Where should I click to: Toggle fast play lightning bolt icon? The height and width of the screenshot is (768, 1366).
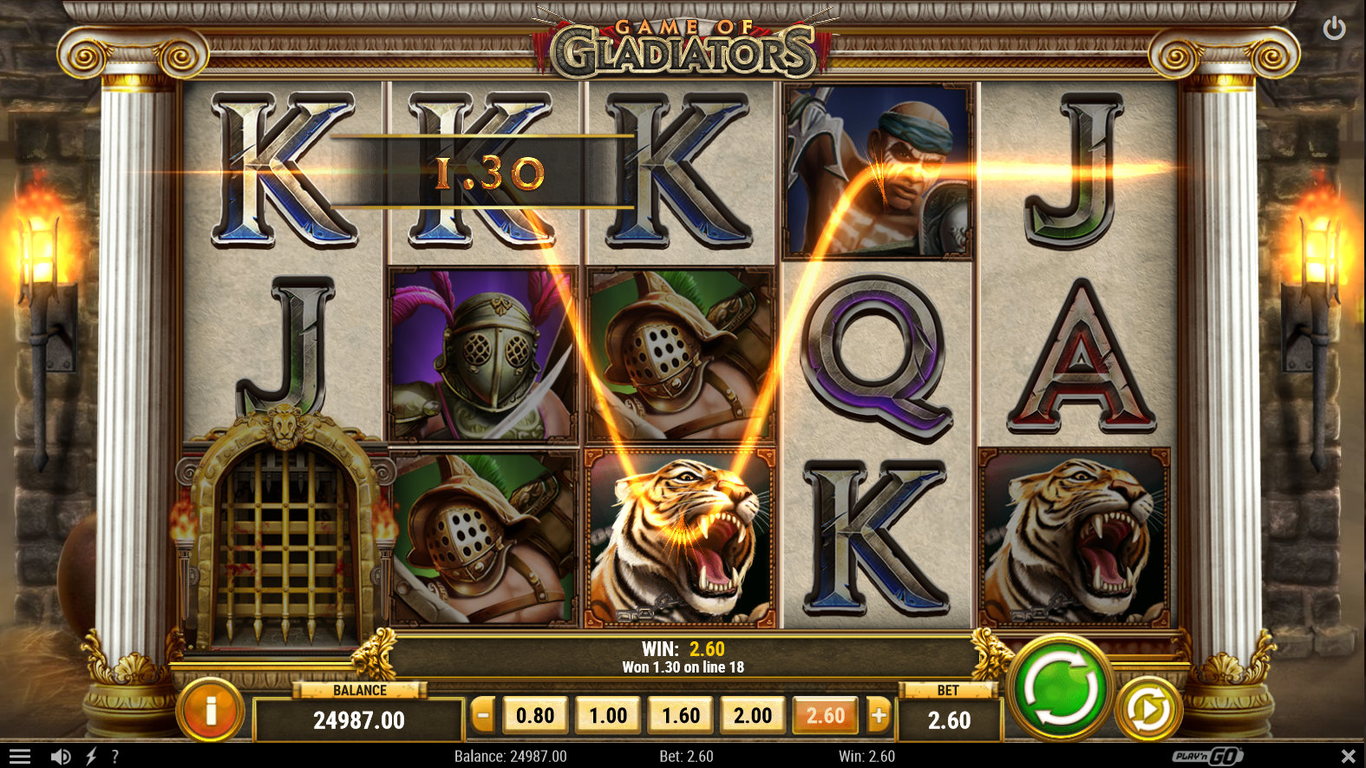[91, 757]
